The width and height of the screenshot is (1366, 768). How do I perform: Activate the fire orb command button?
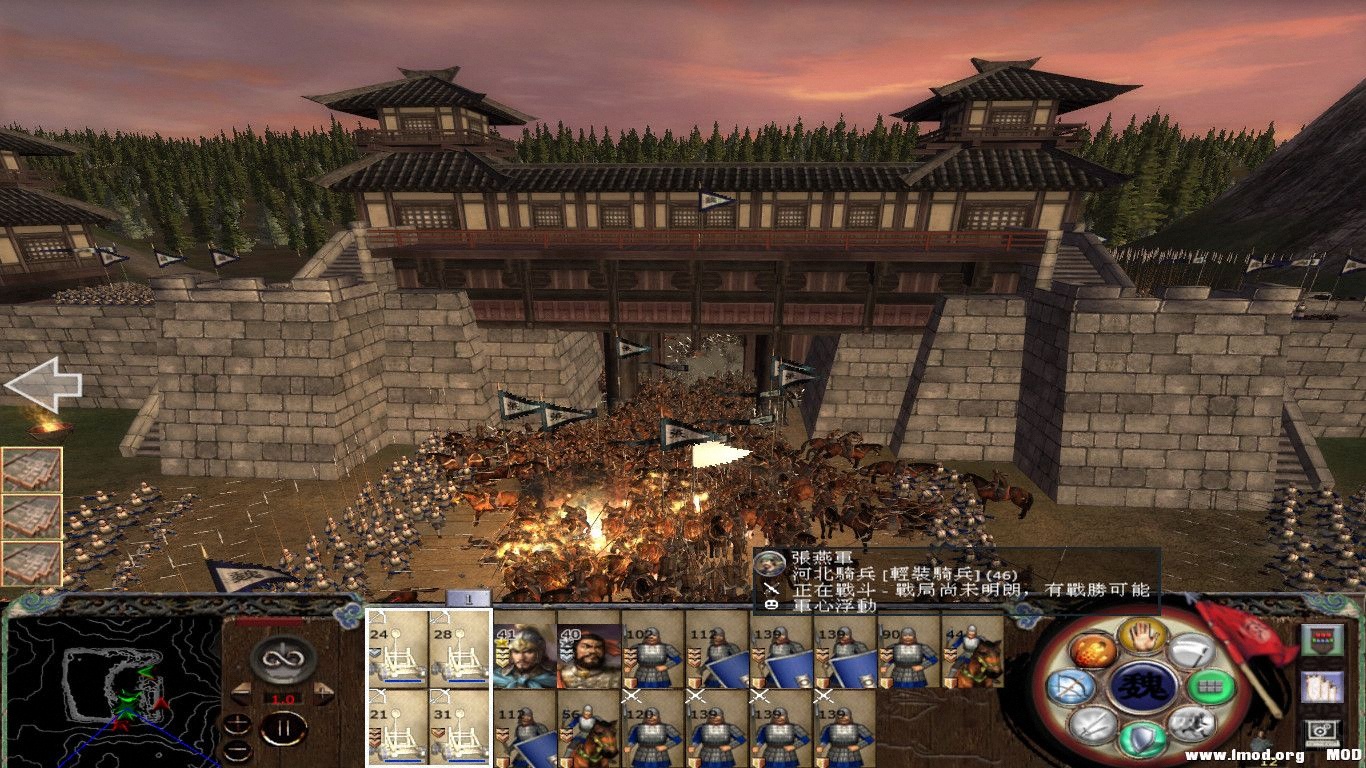coord(1092,651)
